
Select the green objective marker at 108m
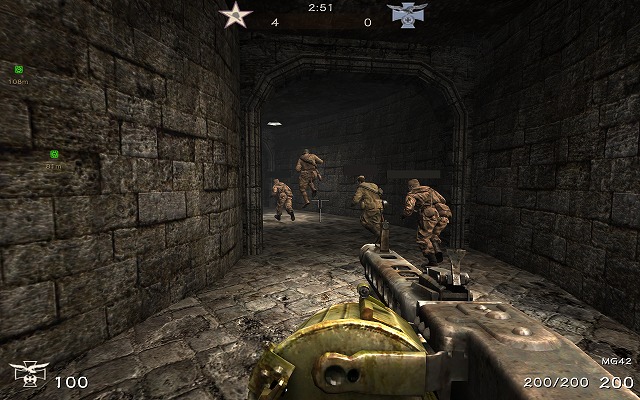tap(19, 69)
